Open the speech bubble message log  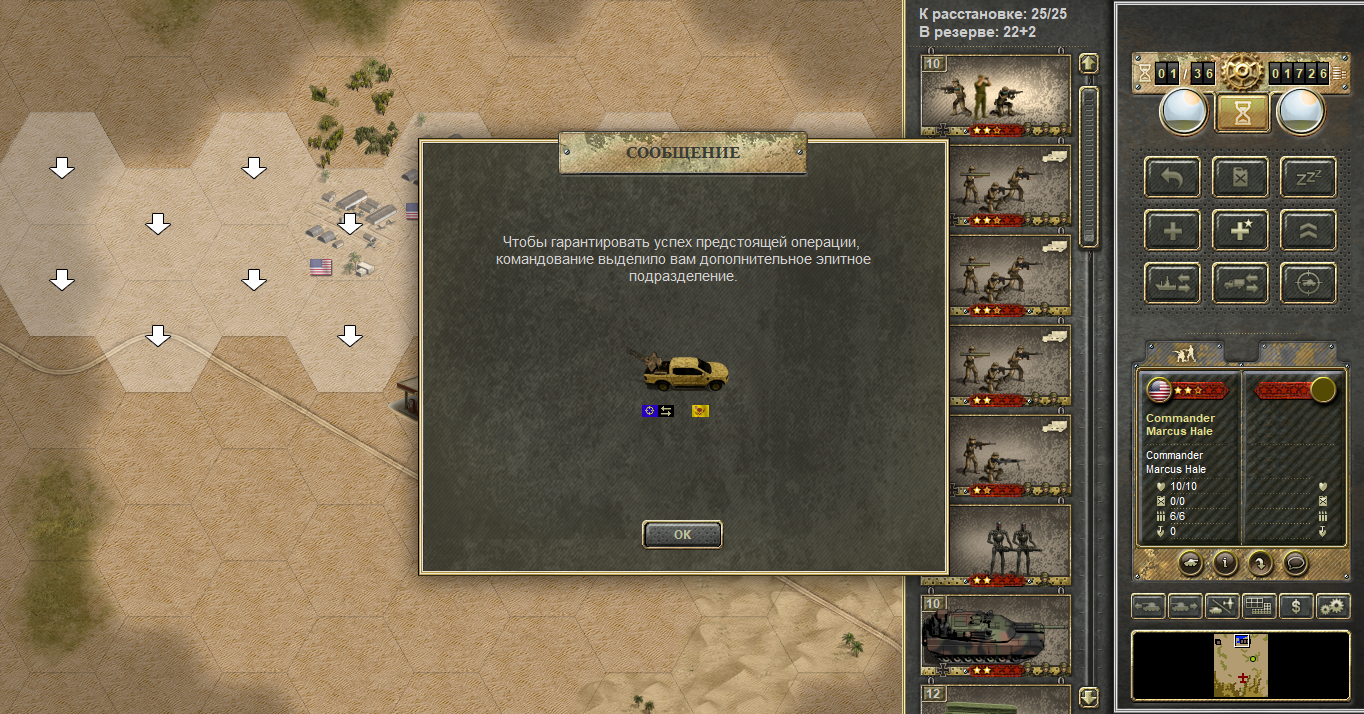point(1296,563)
